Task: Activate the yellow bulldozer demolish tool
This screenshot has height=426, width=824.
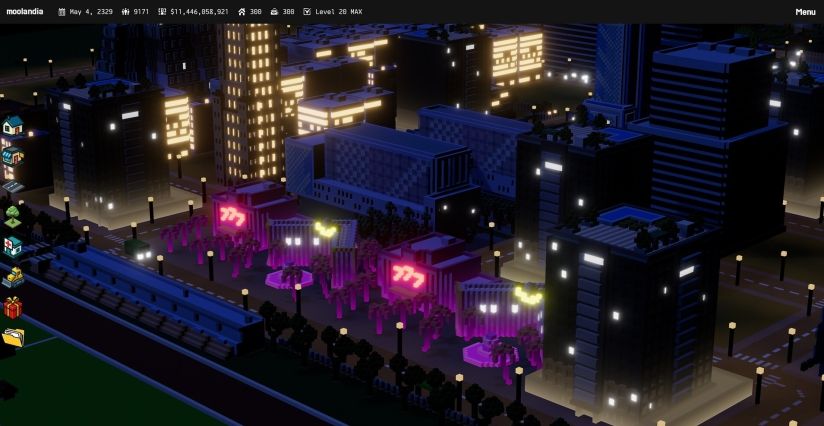Action: [x=12, y=276]
